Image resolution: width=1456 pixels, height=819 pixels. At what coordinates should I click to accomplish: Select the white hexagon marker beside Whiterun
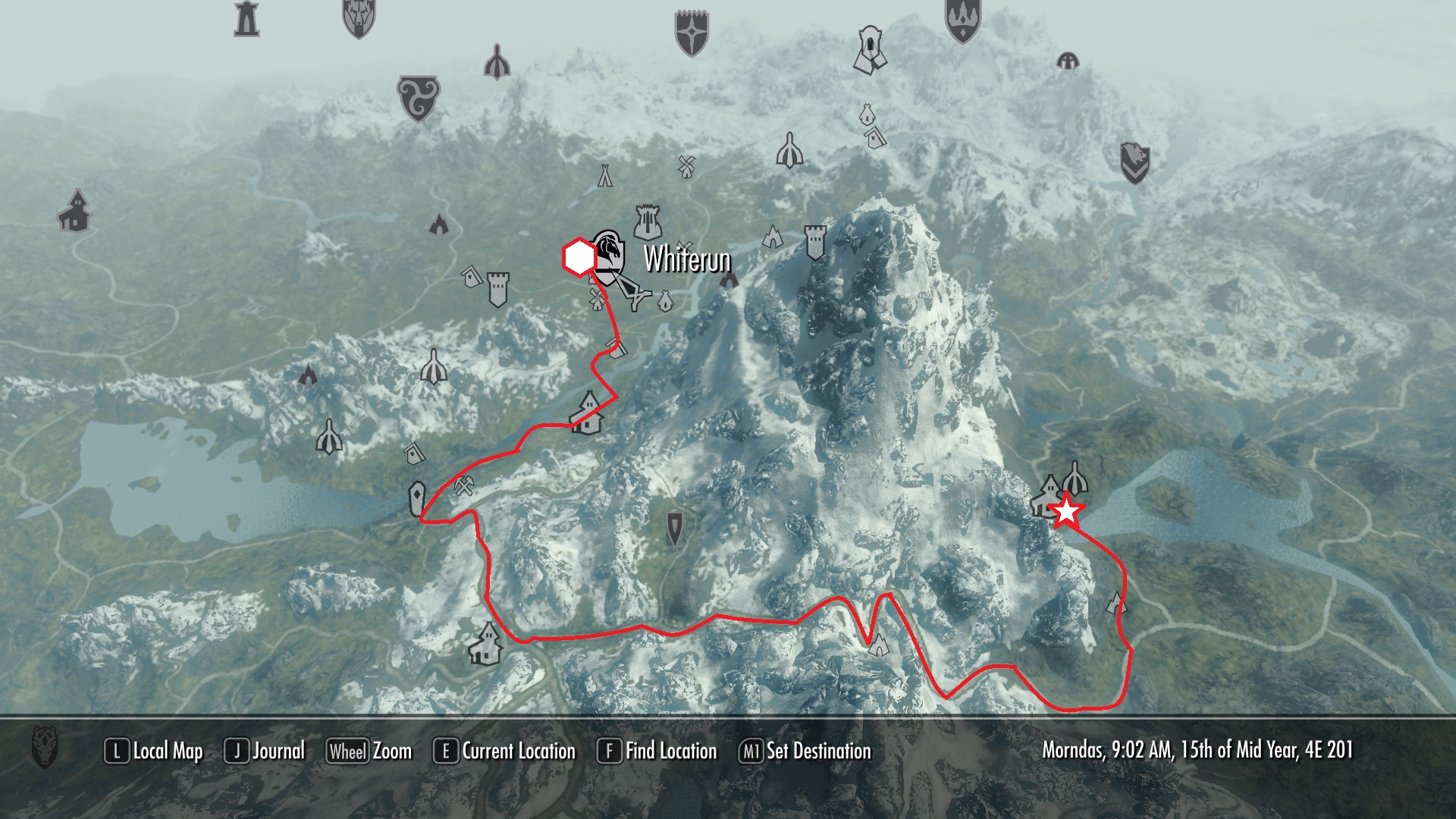[579, 258]
